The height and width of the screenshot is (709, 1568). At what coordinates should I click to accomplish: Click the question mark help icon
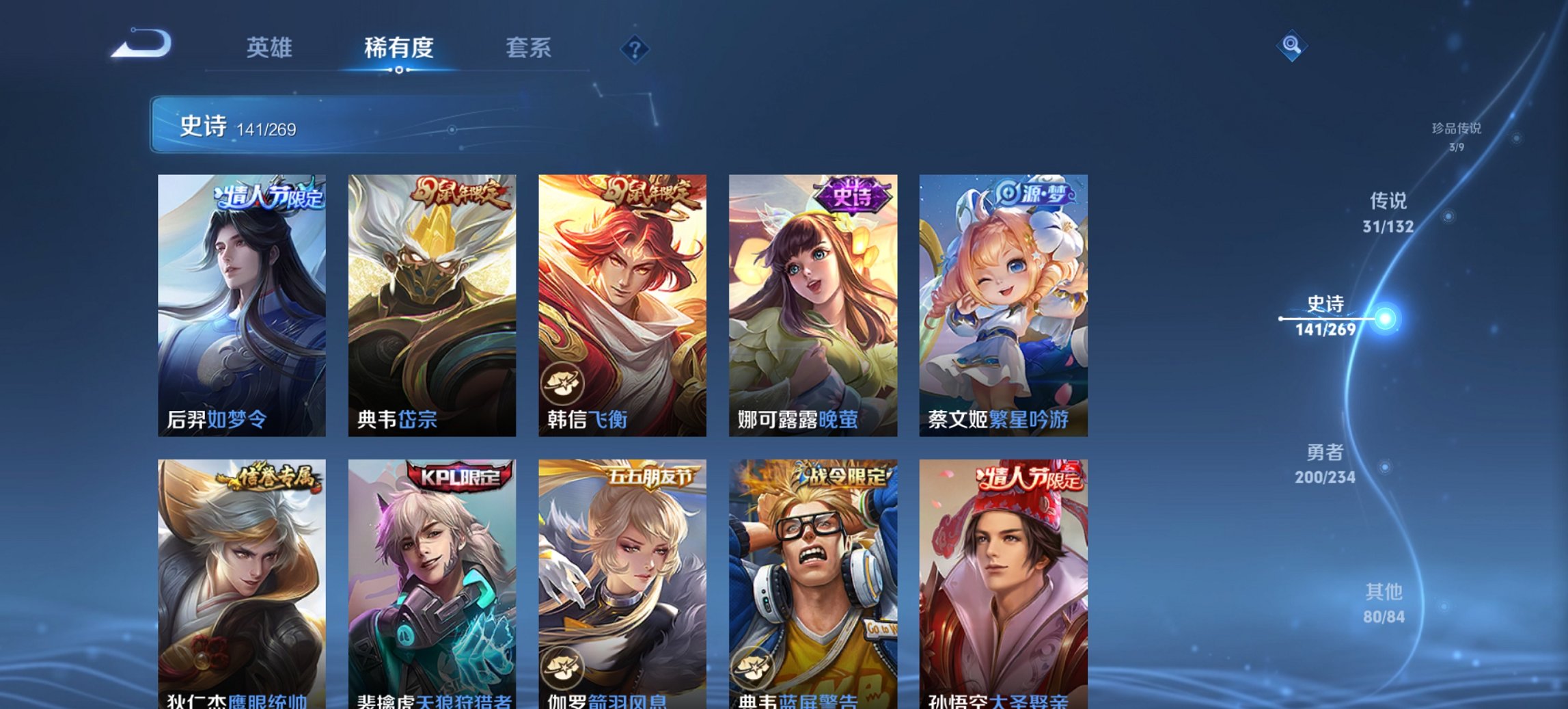pos(635,49)
